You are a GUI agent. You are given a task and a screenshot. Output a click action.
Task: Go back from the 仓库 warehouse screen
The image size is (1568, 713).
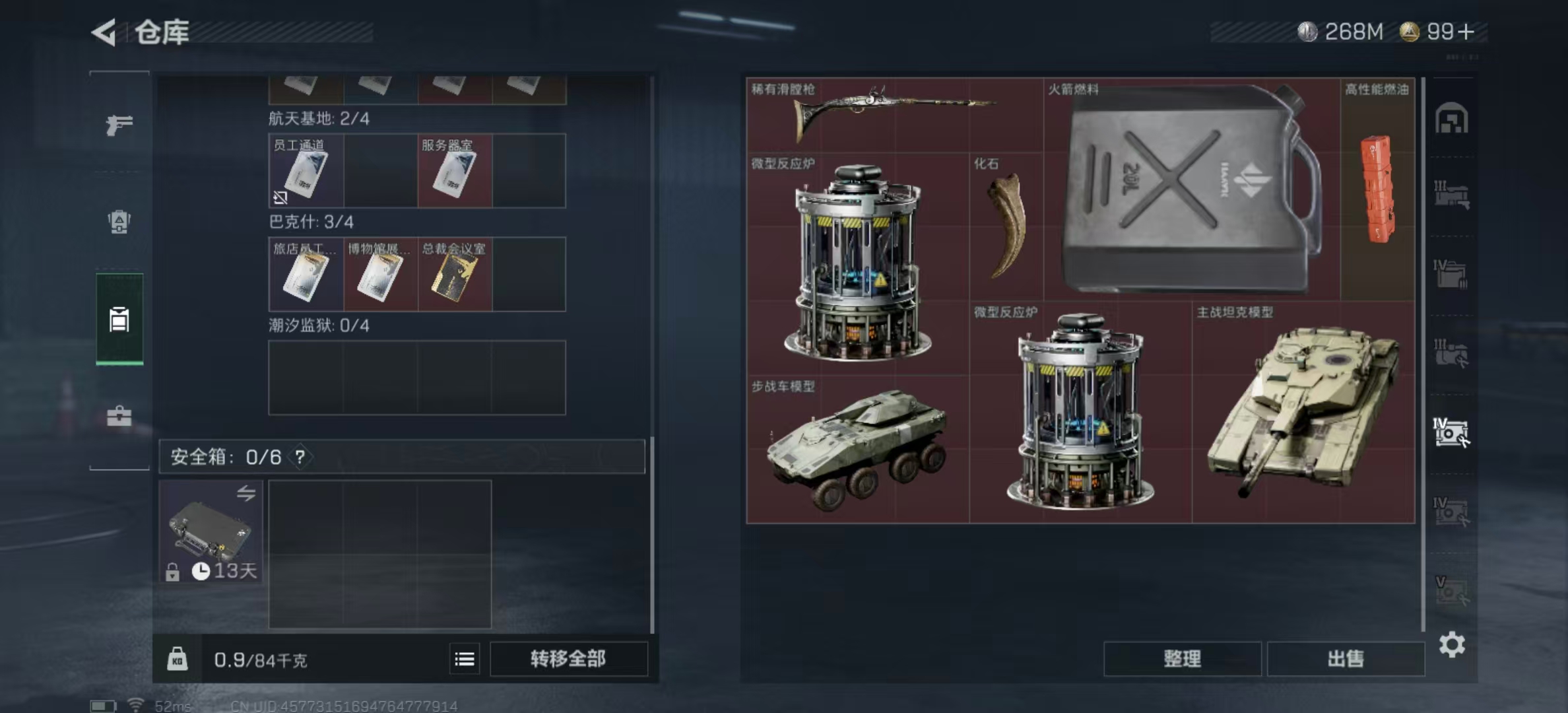click(x=104, y=32)
